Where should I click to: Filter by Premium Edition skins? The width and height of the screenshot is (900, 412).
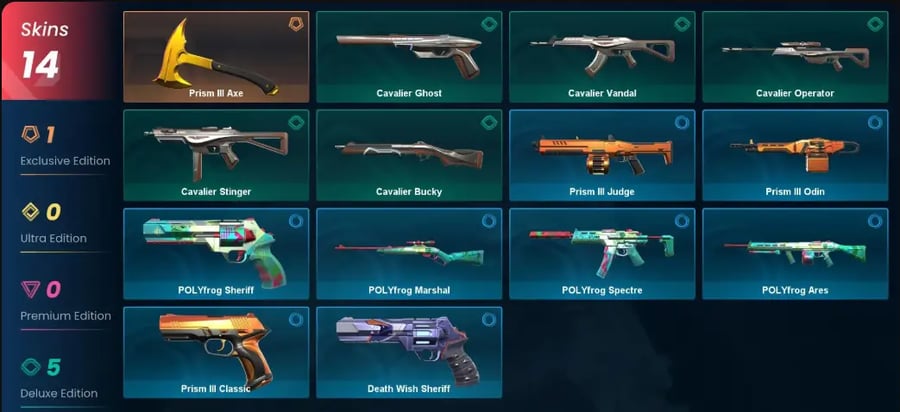60,301
